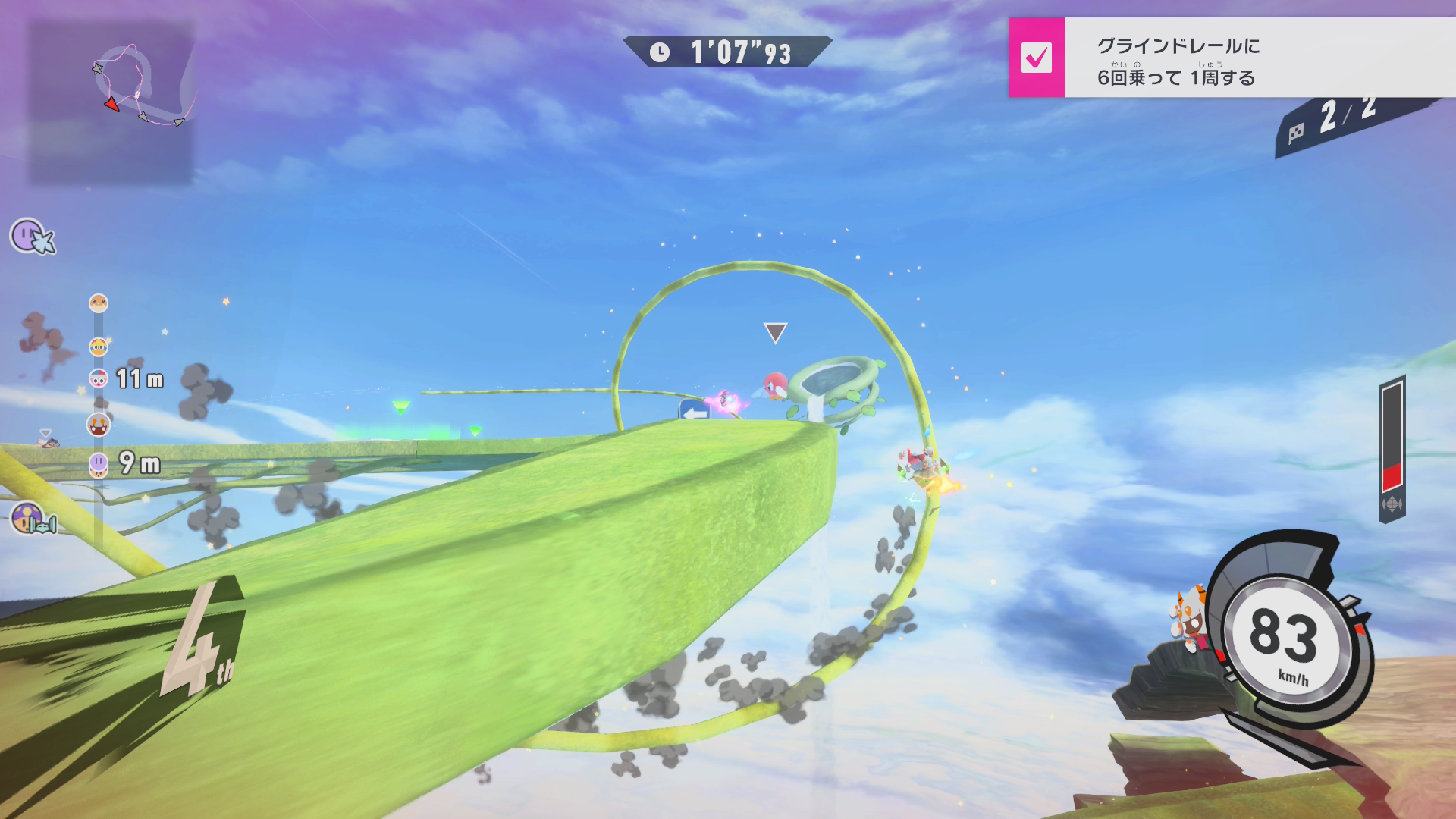Select the grey orange-eyed racer icon
The width and height of the screenshot is (1456, 819).
99,425
